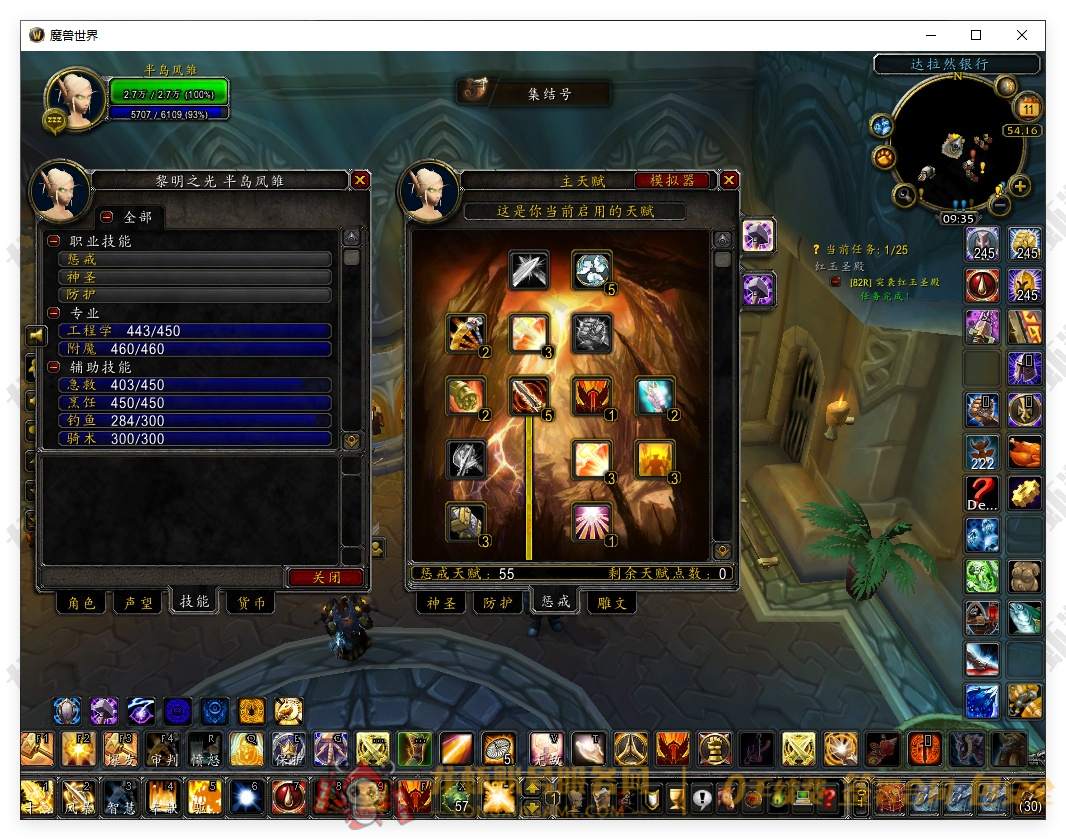Open the talent 模拟器 simulator
The width and height of the screenshot is (1066, 840).
pyautogui.click(x=672, y=180)
